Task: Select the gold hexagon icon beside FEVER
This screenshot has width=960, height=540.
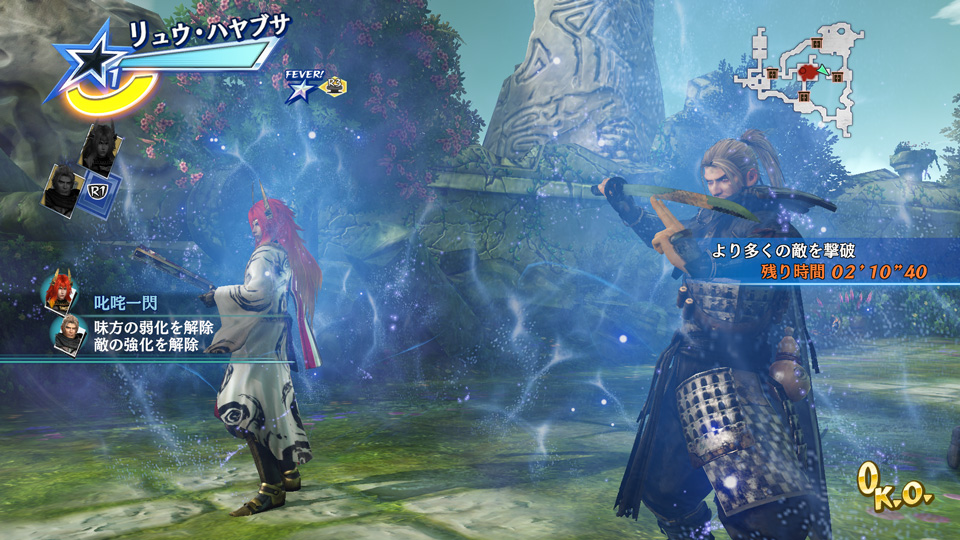Action: [x=333, y=87]
